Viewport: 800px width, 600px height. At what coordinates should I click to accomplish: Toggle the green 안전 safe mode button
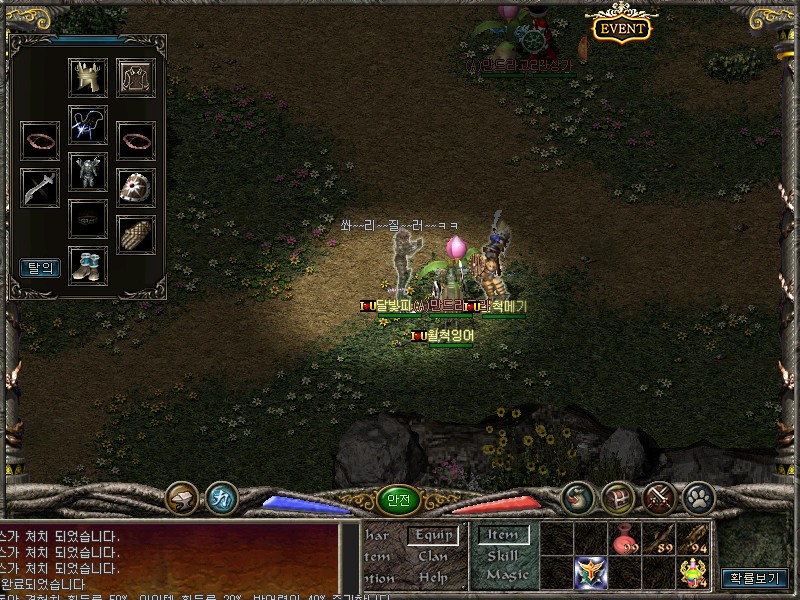click(x=398, y=501)
